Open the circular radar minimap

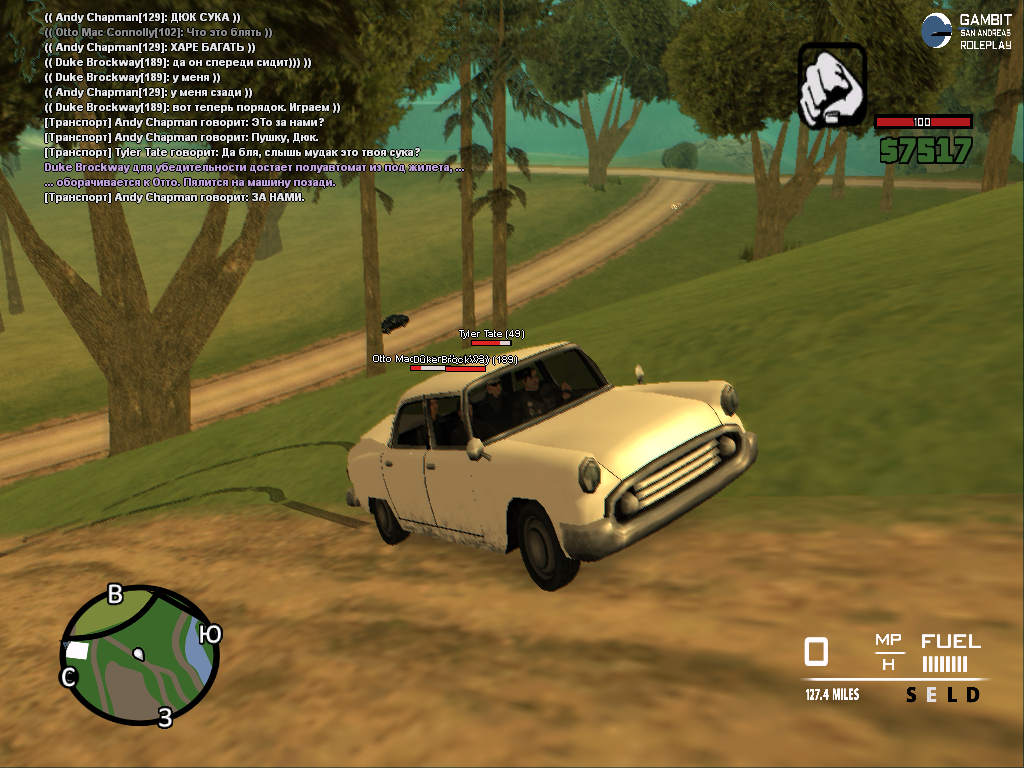click(x=139, y=654)
